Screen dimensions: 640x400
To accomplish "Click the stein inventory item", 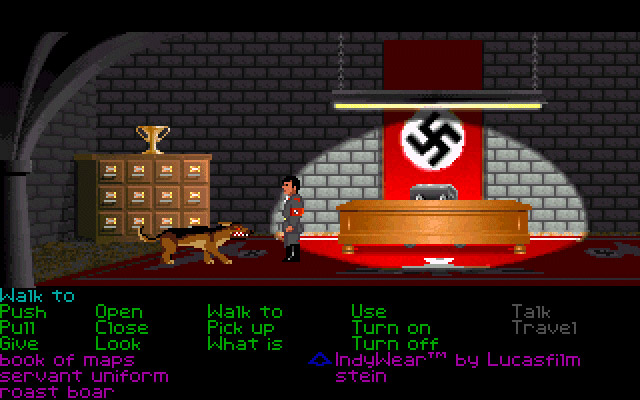I will point(360,376).
